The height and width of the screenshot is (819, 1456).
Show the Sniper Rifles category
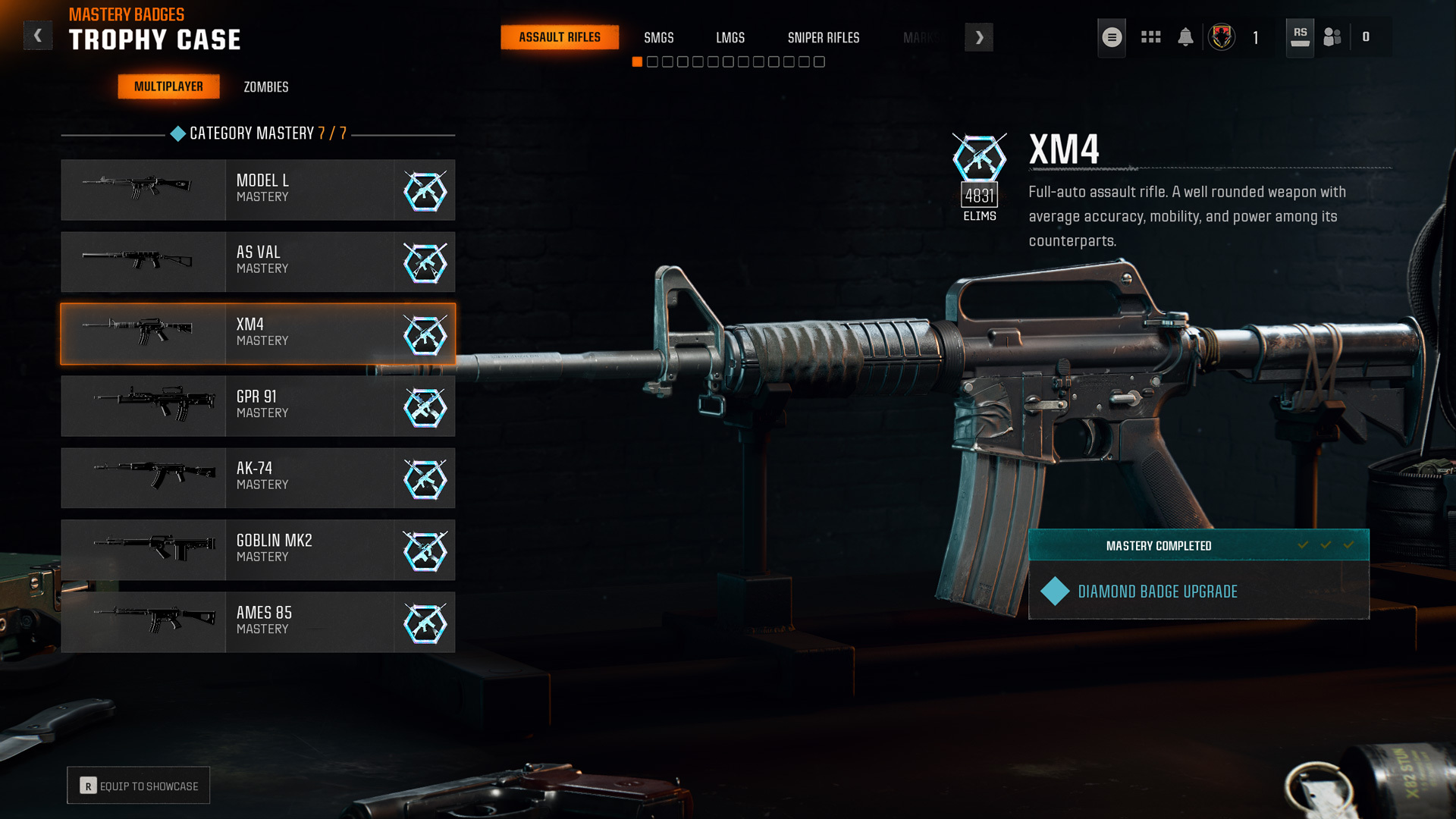coord(823,37)
